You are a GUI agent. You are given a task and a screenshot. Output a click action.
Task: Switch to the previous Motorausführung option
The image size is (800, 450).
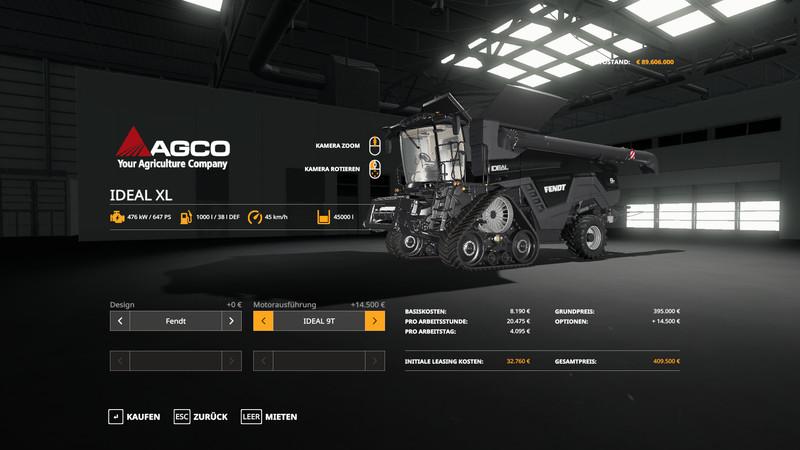click(x=264, y=321)
